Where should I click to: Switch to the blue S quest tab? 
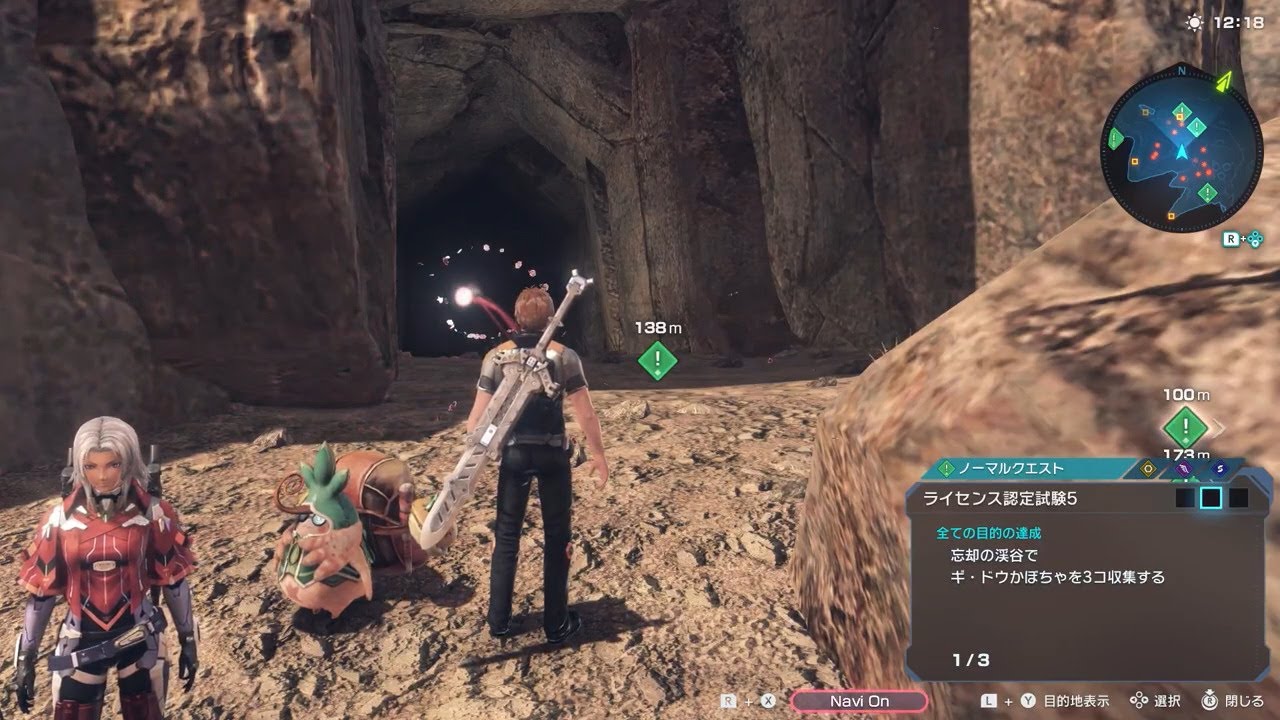pyautogui.click(x=1219, y=468)
